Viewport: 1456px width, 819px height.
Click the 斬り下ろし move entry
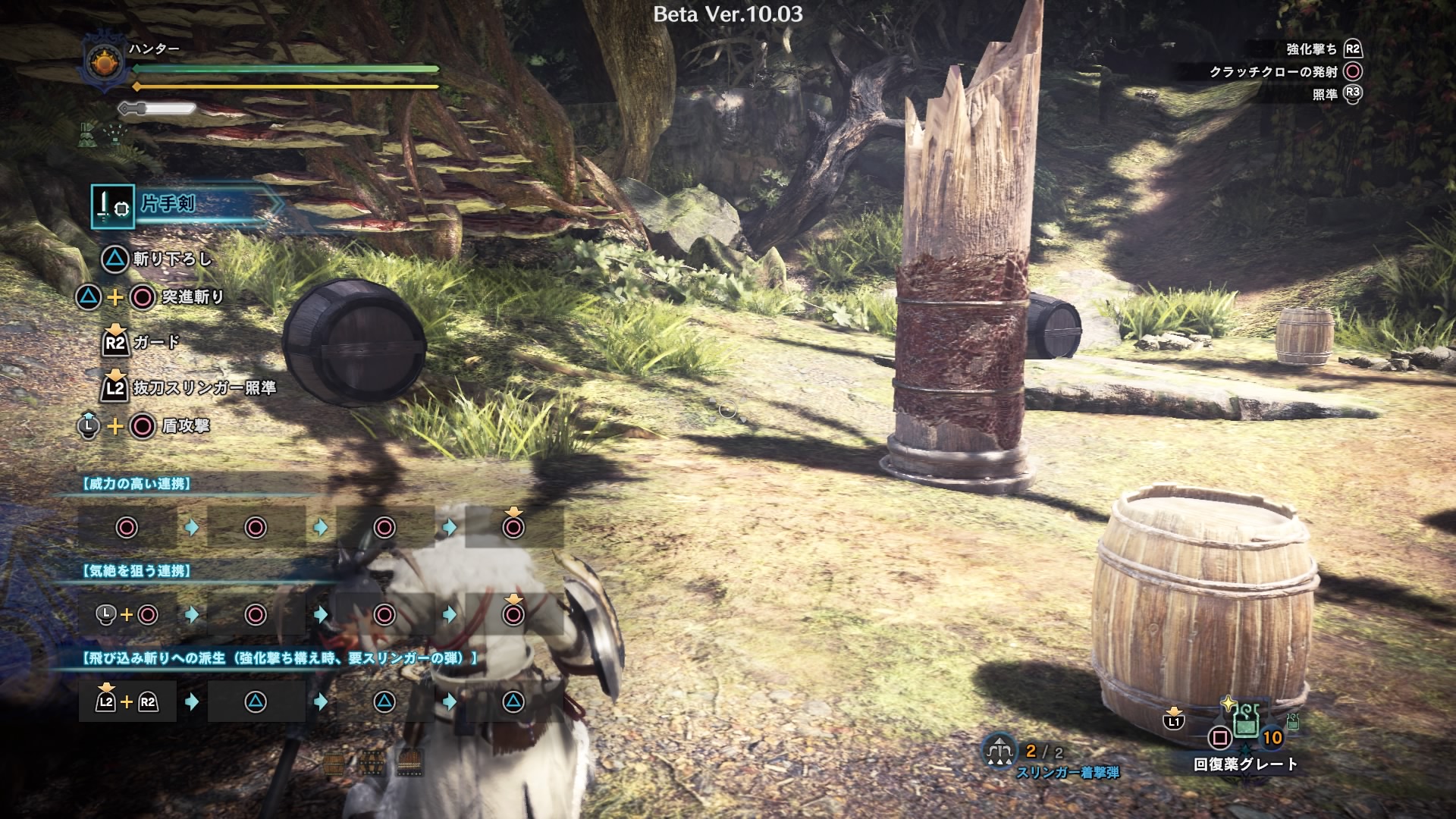(172, 259)
